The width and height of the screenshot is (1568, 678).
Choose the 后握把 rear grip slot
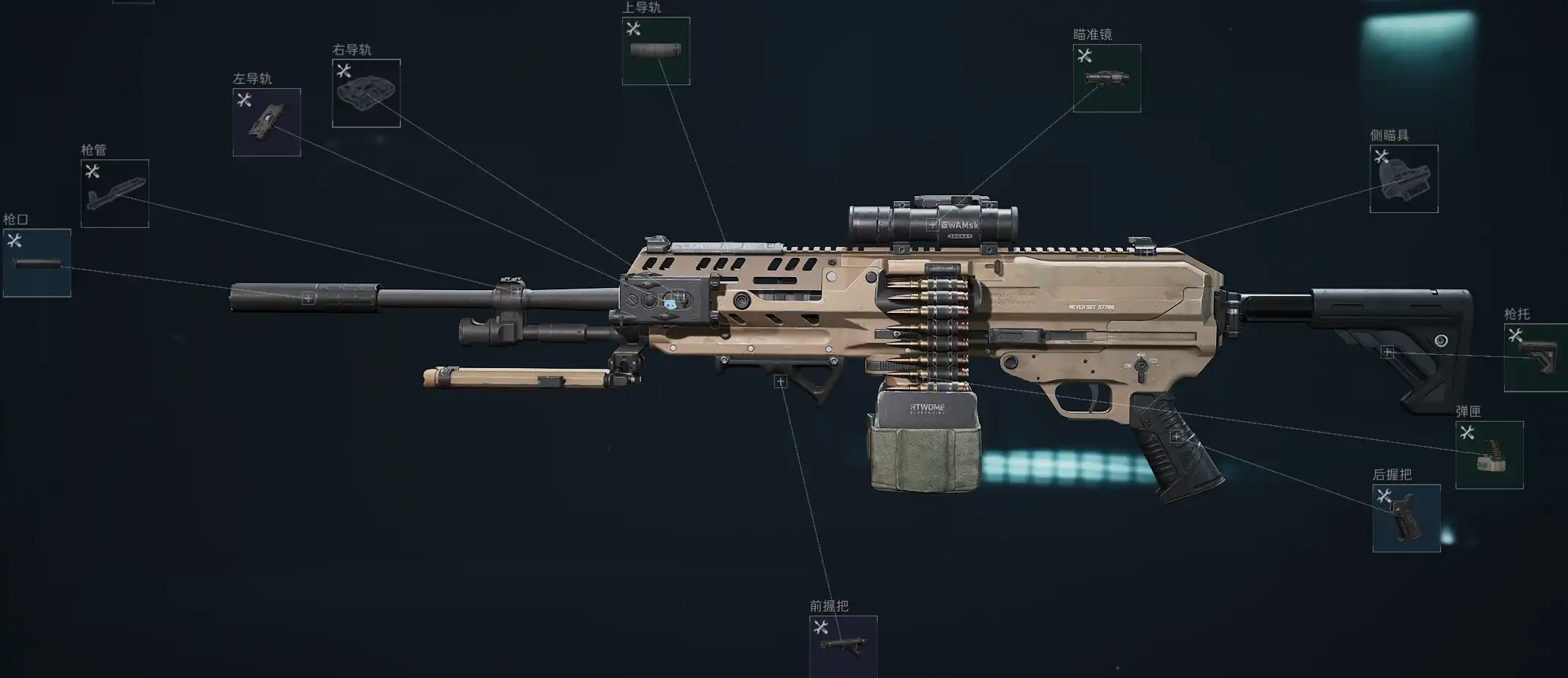[1406, 519]
